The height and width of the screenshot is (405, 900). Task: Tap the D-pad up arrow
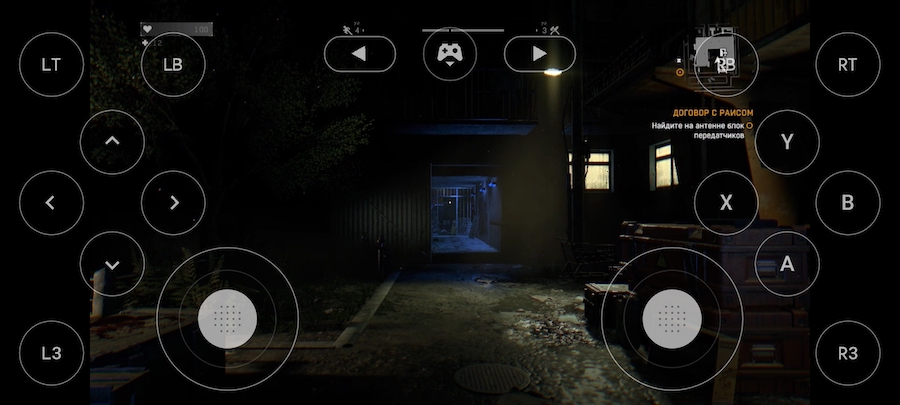pos(112,141)
